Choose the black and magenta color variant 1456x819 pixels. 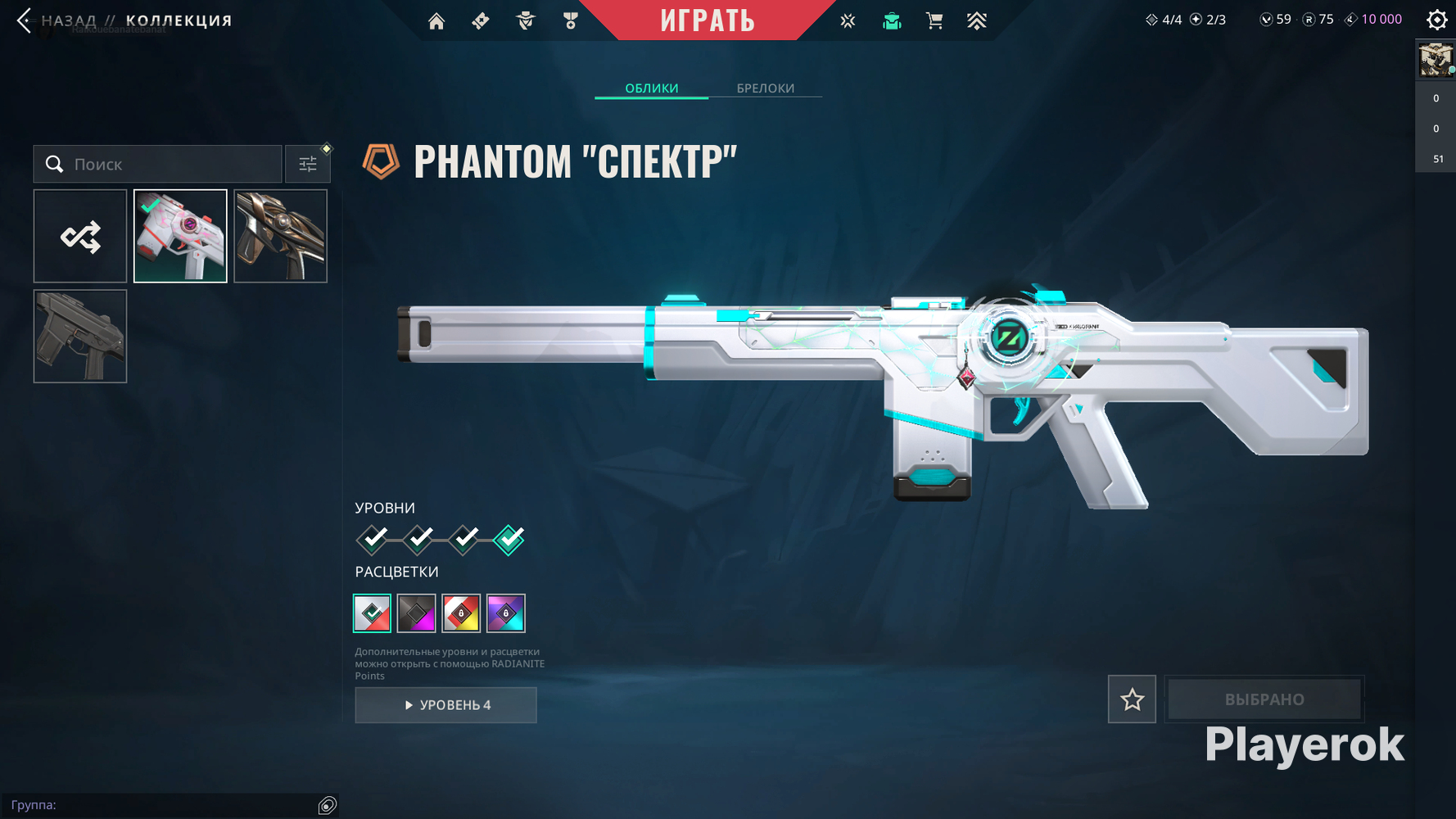coord(416,613)
